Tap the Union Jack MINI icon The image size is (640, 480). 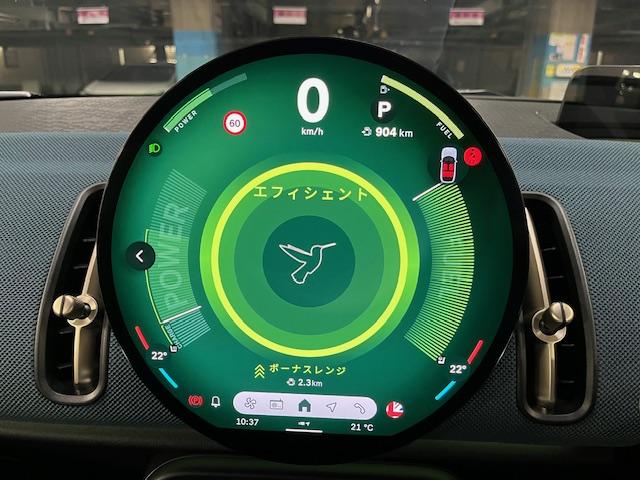[395, 408]
